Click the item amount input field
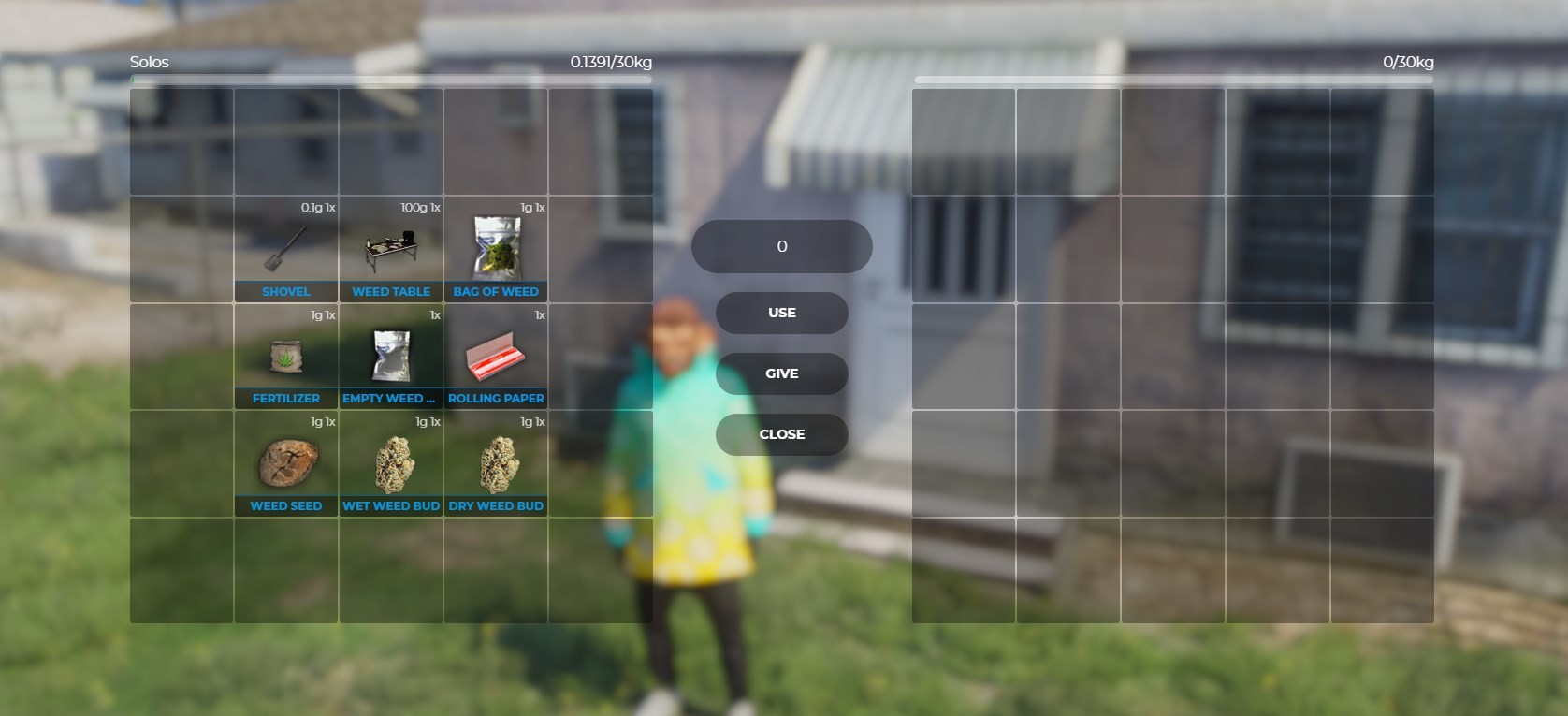The width and height of the screenshot is (1568, 716). pos(782,247)
